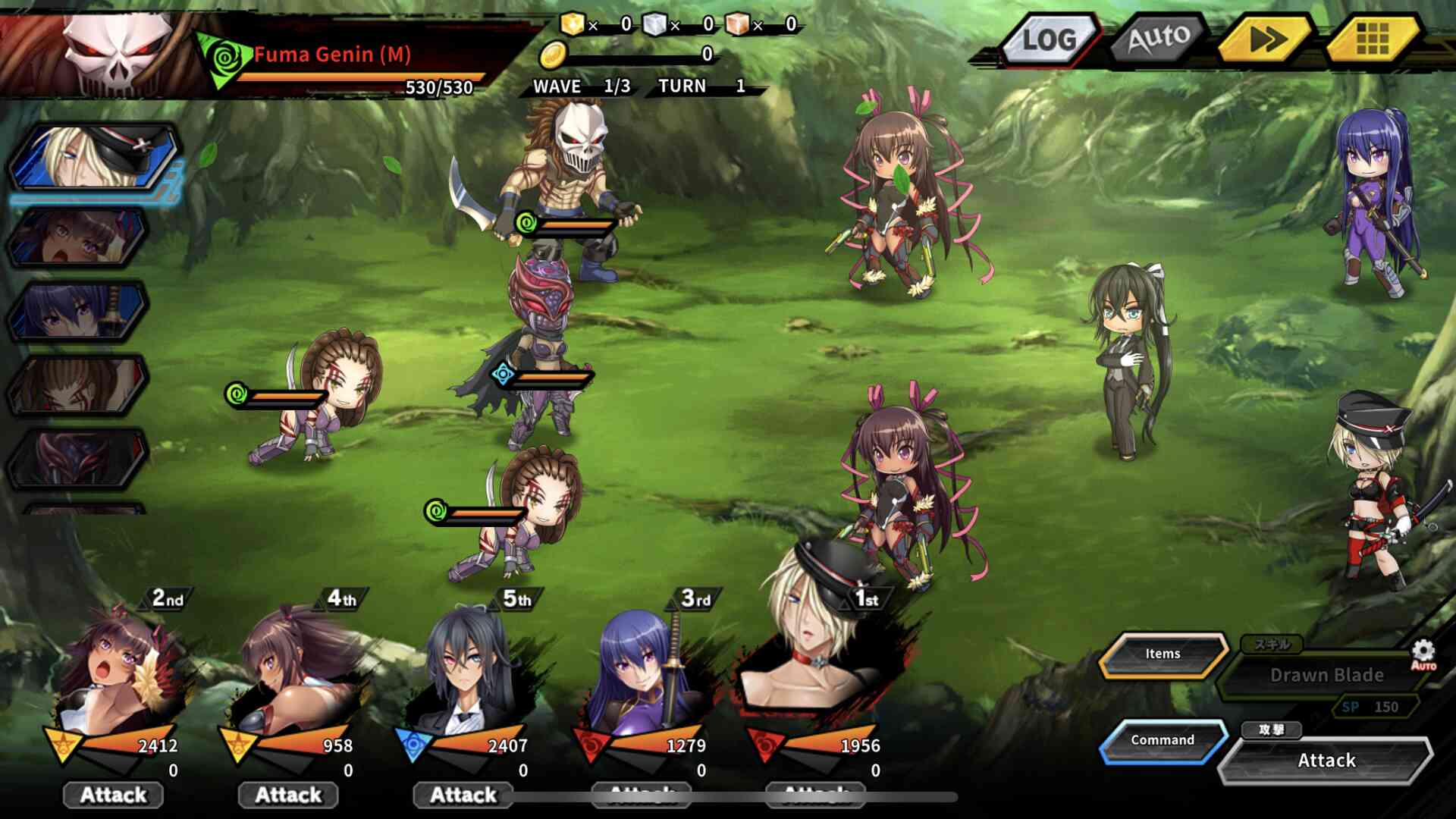This screenshot has height=819, width=1456.
Task: Choose the basic Attack action
Action: pos(1326,761)
